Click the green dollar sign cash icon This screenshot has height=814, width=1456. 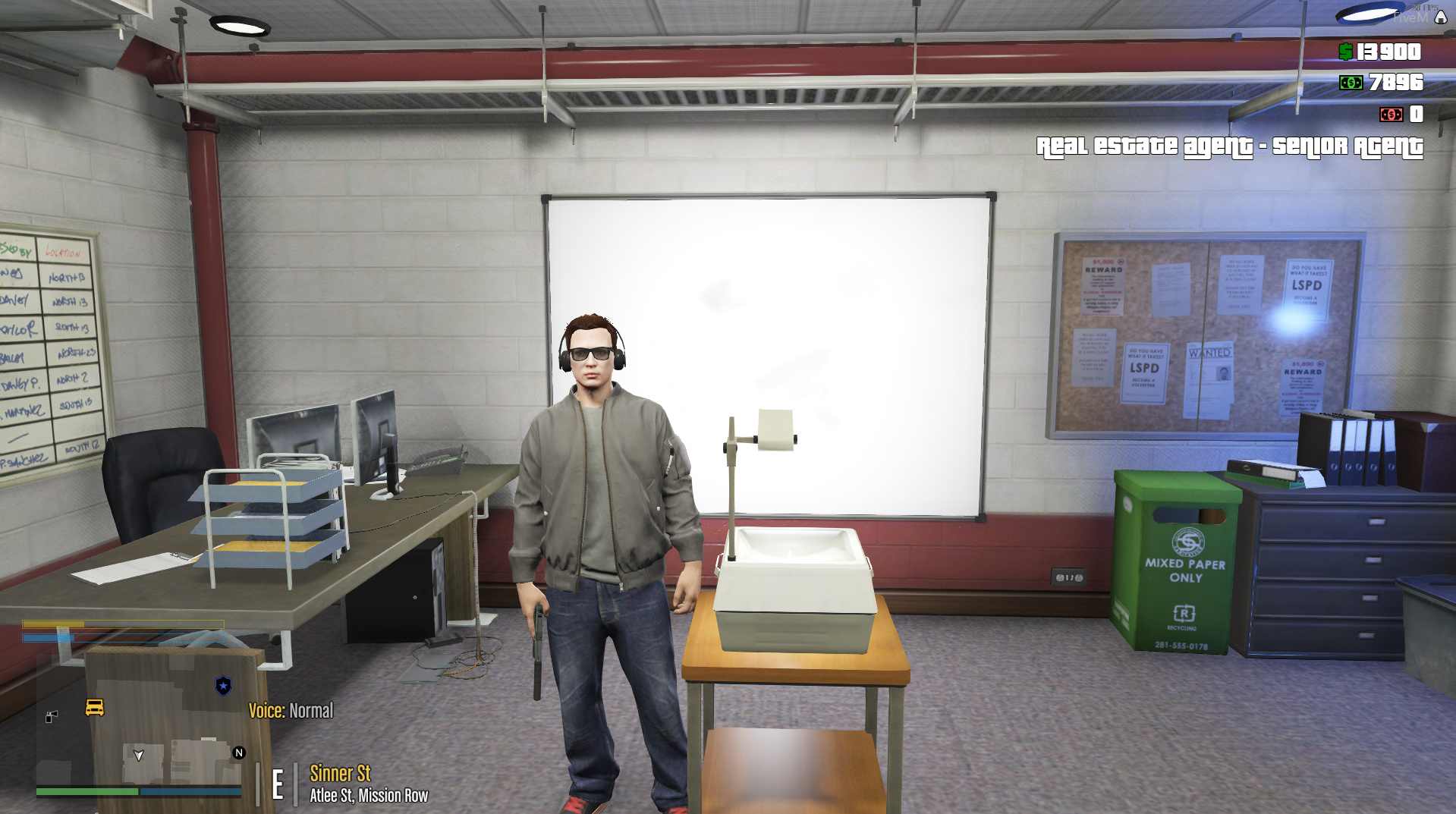point(1346,52)
